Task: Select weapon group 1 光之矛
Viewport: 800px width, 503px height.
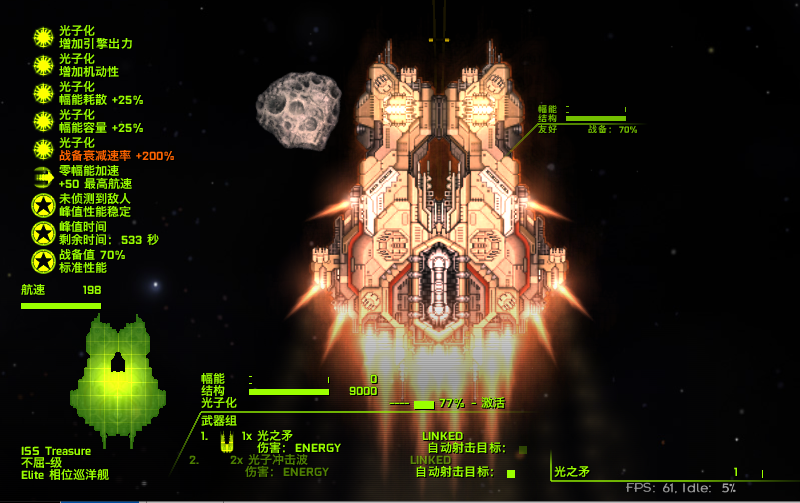Action: click(274, 436)
